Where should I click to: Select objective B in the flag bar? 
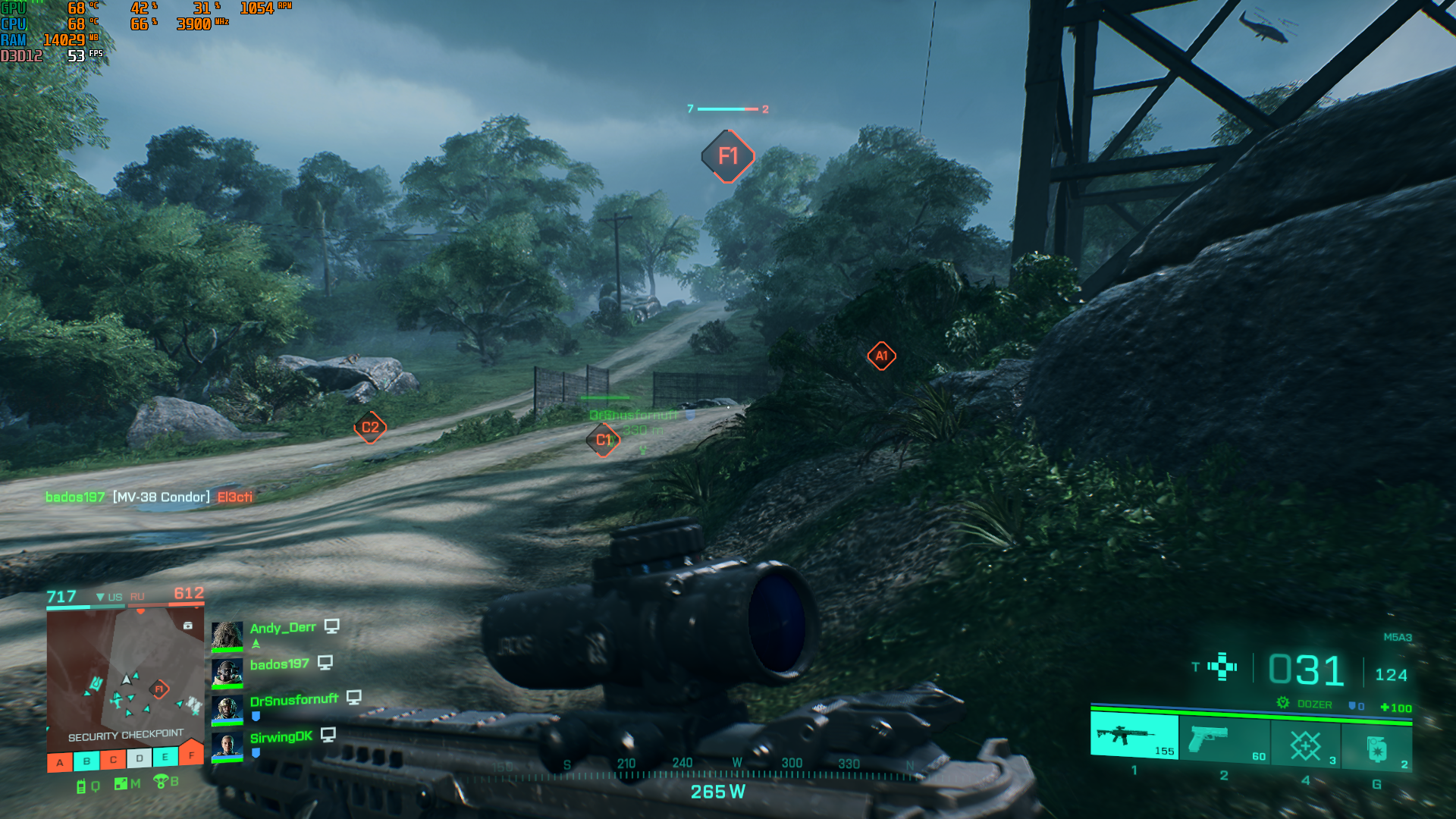pyautogui.click(x=86, y=761)
